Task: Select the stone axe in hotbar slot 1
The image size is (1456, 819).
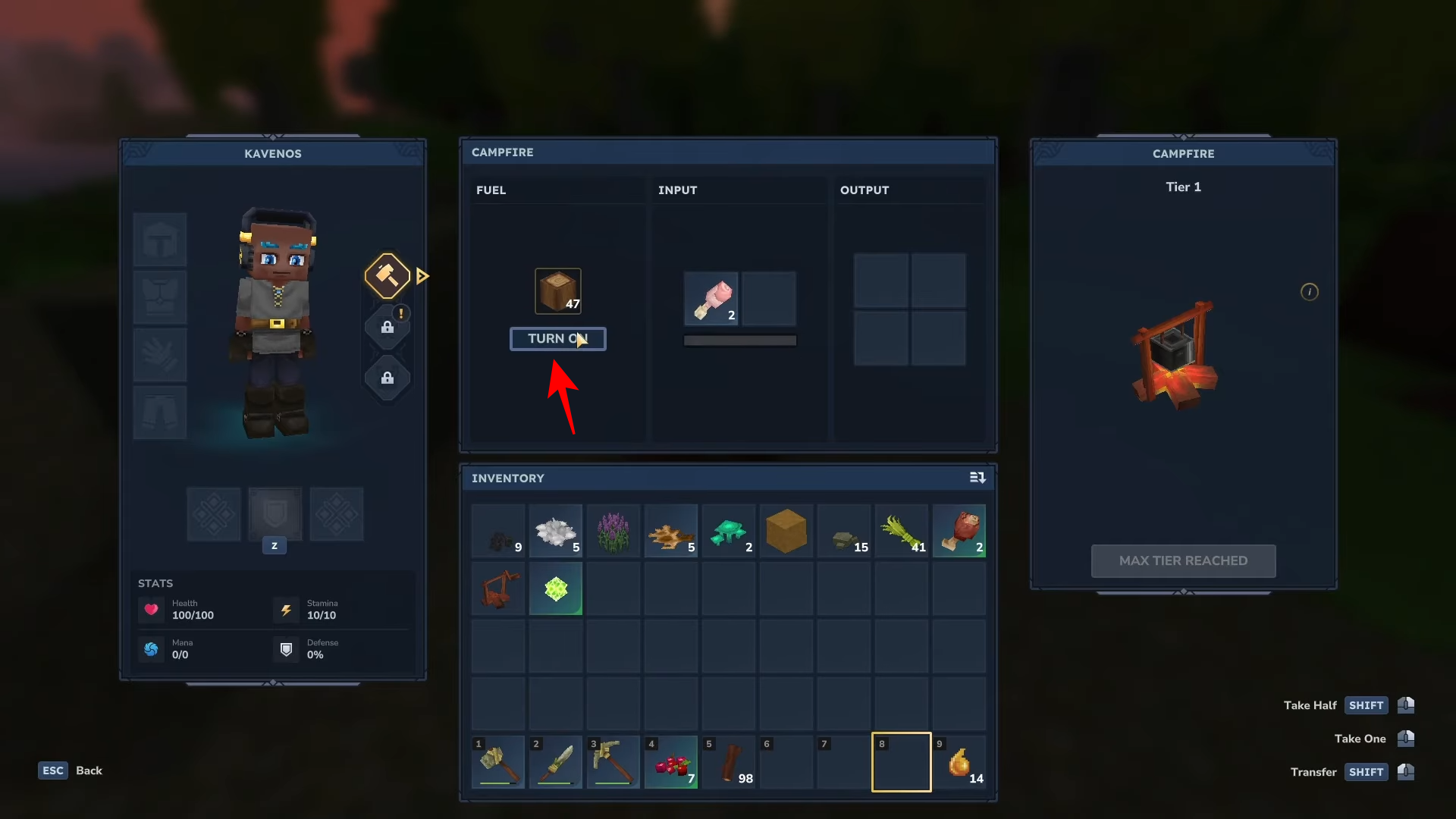Action: point(497,761)
